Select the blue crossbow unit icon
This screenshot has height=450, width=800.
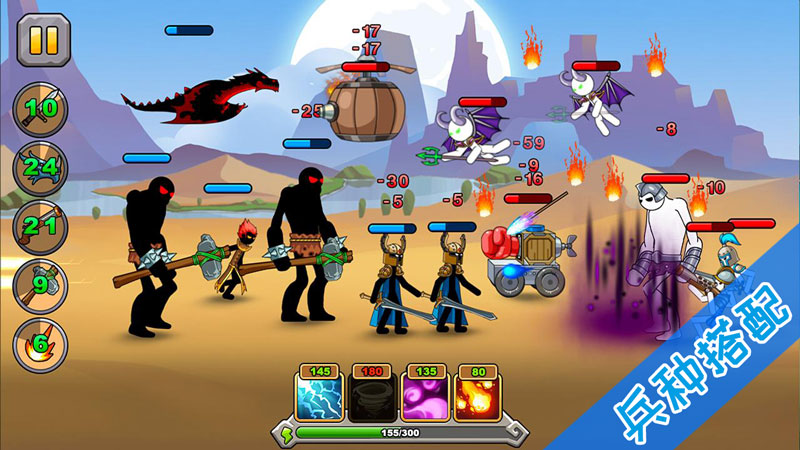(40, 167)
